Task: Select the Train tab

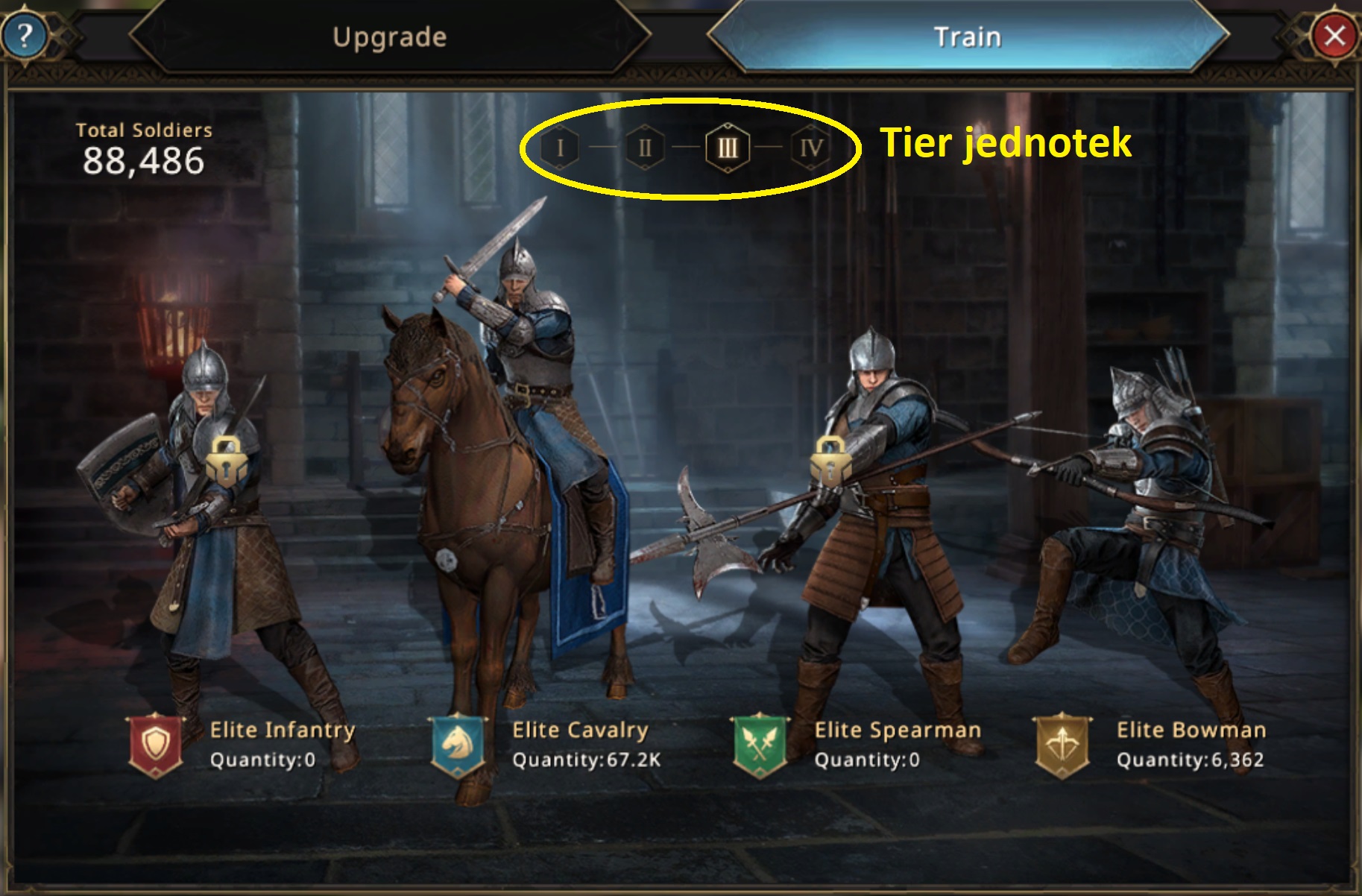Action: point(967,37)
